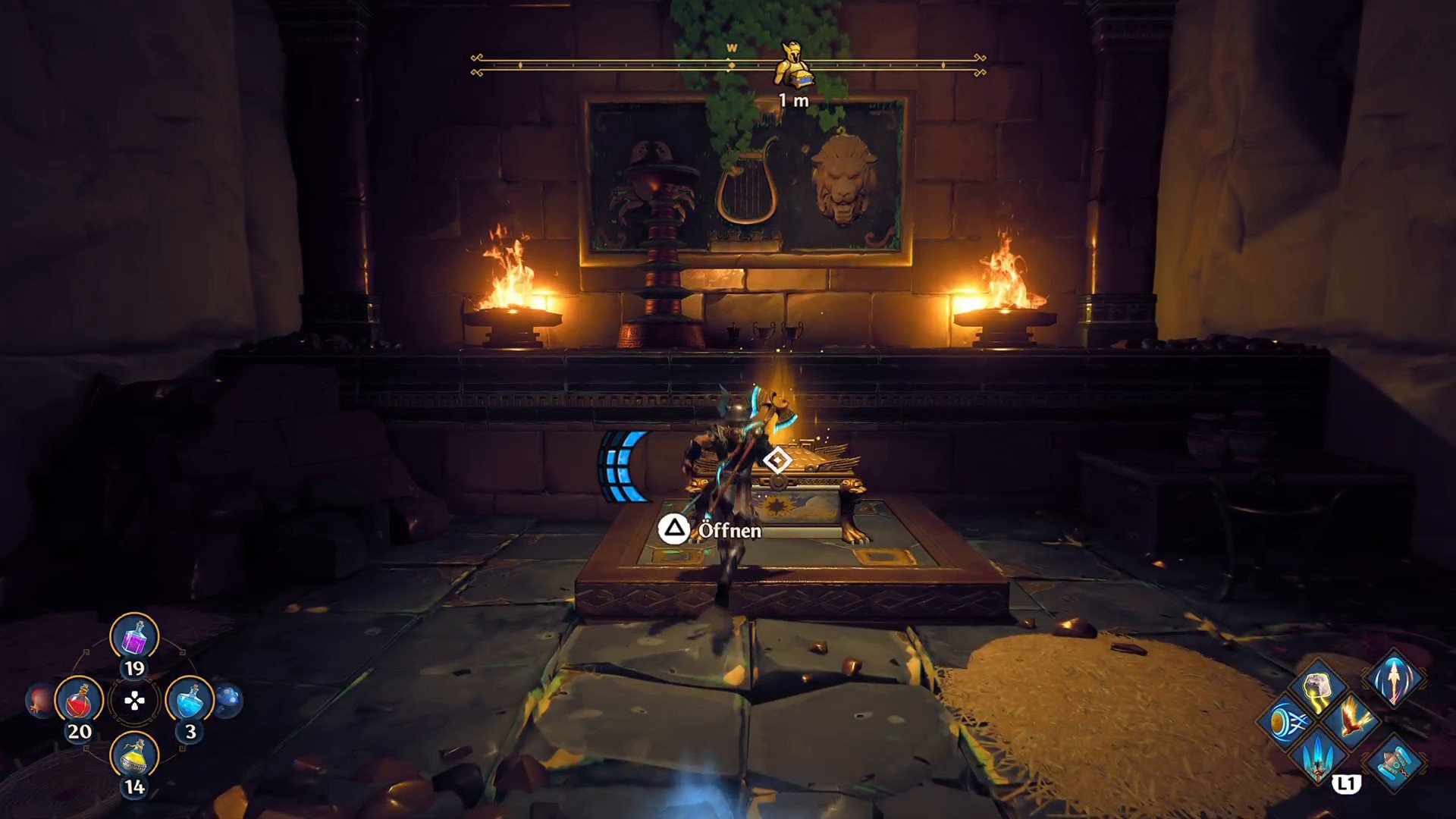The width and height of the screenshot is (1456, 819).
Task: Click the golden chest marker on compass
Action: [x=792, y=65]
